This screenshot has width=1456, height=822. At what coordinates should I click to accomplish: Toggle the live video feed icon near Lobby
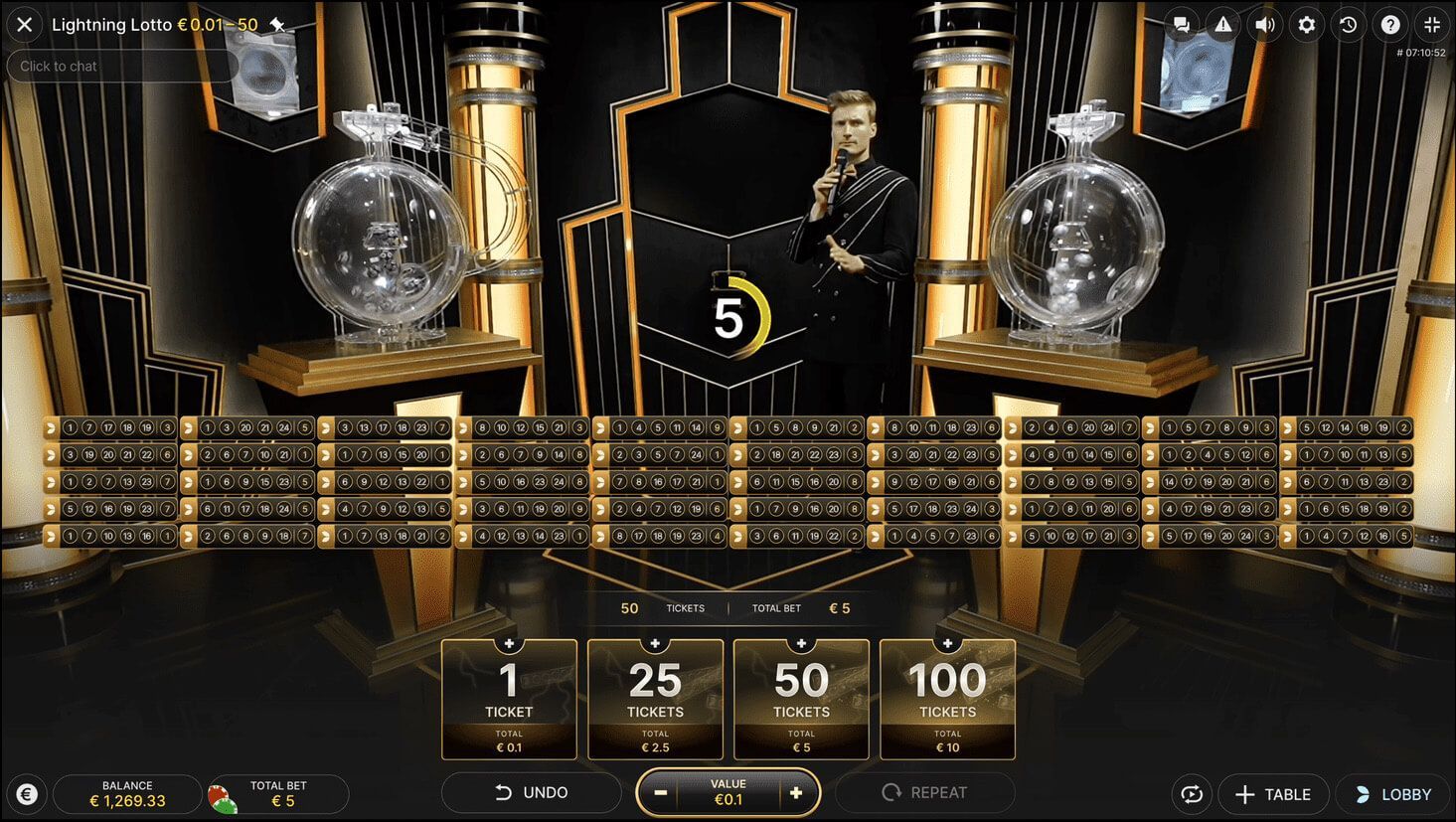pos(1192,794)
